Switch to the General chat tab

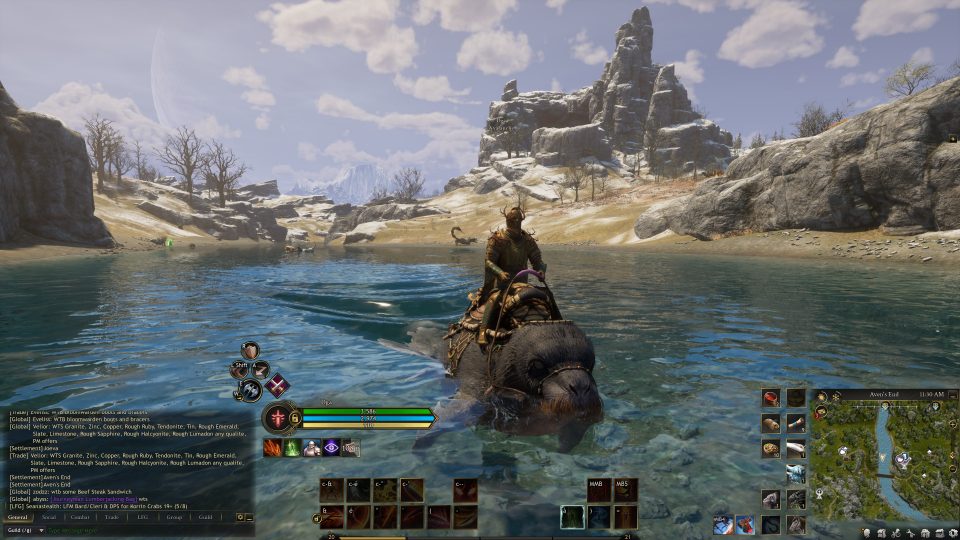18,517
